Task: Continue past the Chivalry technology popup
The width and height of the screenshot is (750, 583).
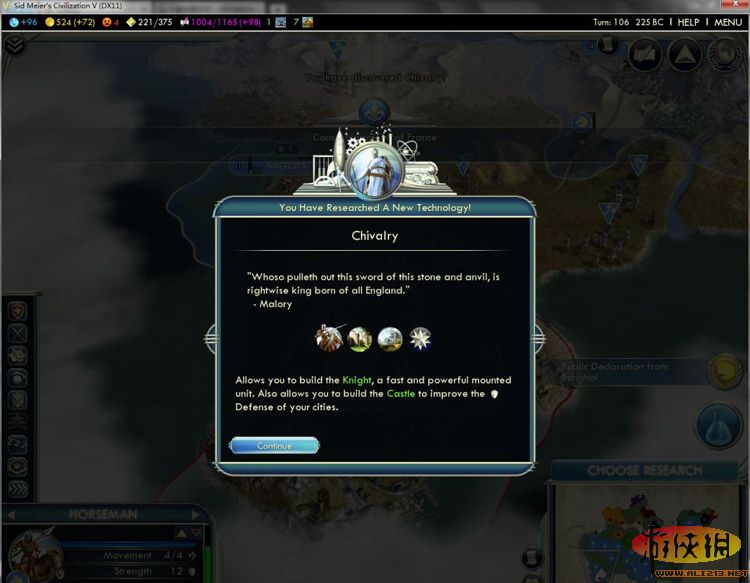Action: (x=274, y=445)
